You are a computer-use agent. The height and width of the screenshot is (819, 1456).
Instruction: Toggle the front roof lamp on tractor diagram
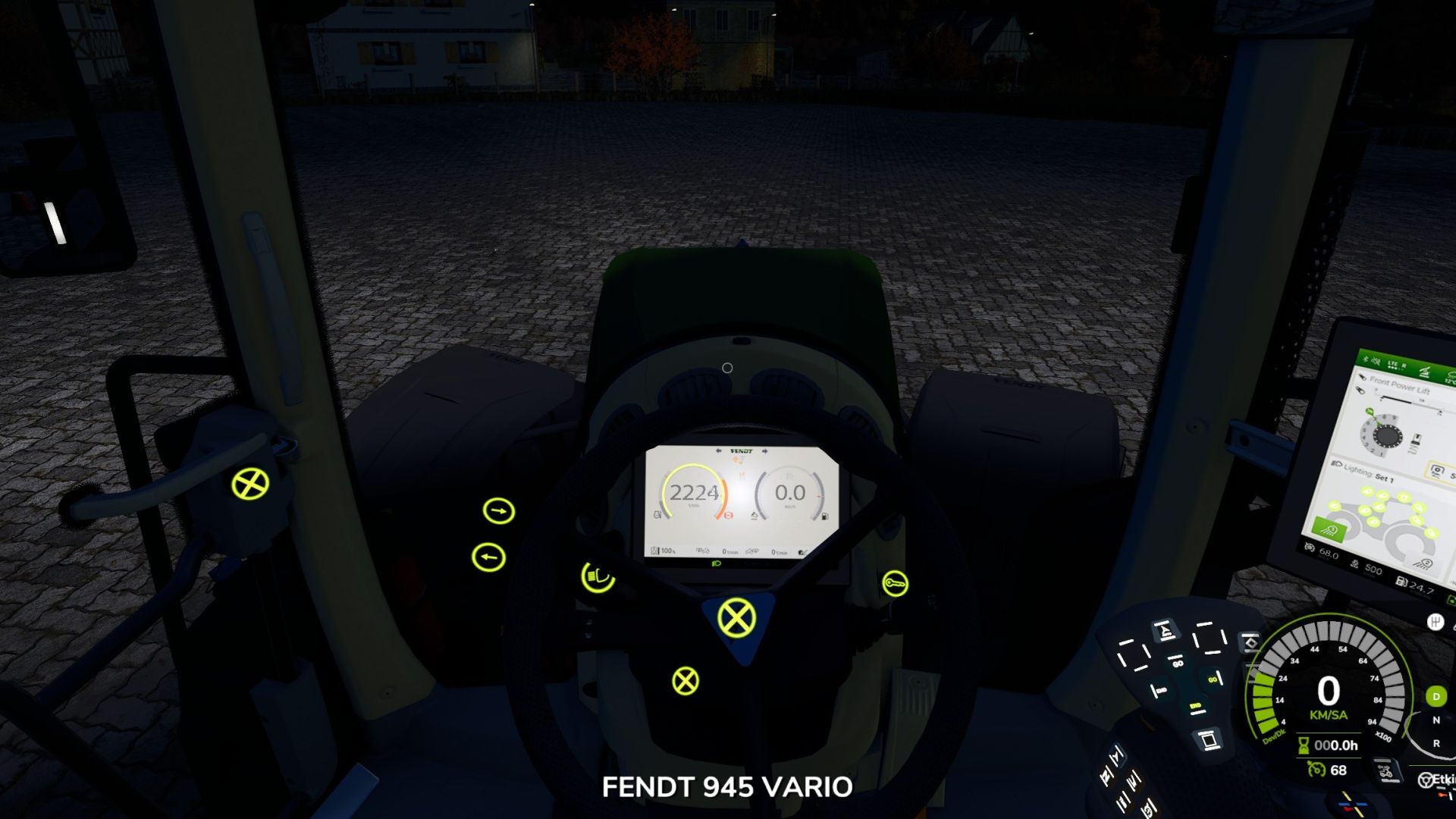(x=1367, y=491)
